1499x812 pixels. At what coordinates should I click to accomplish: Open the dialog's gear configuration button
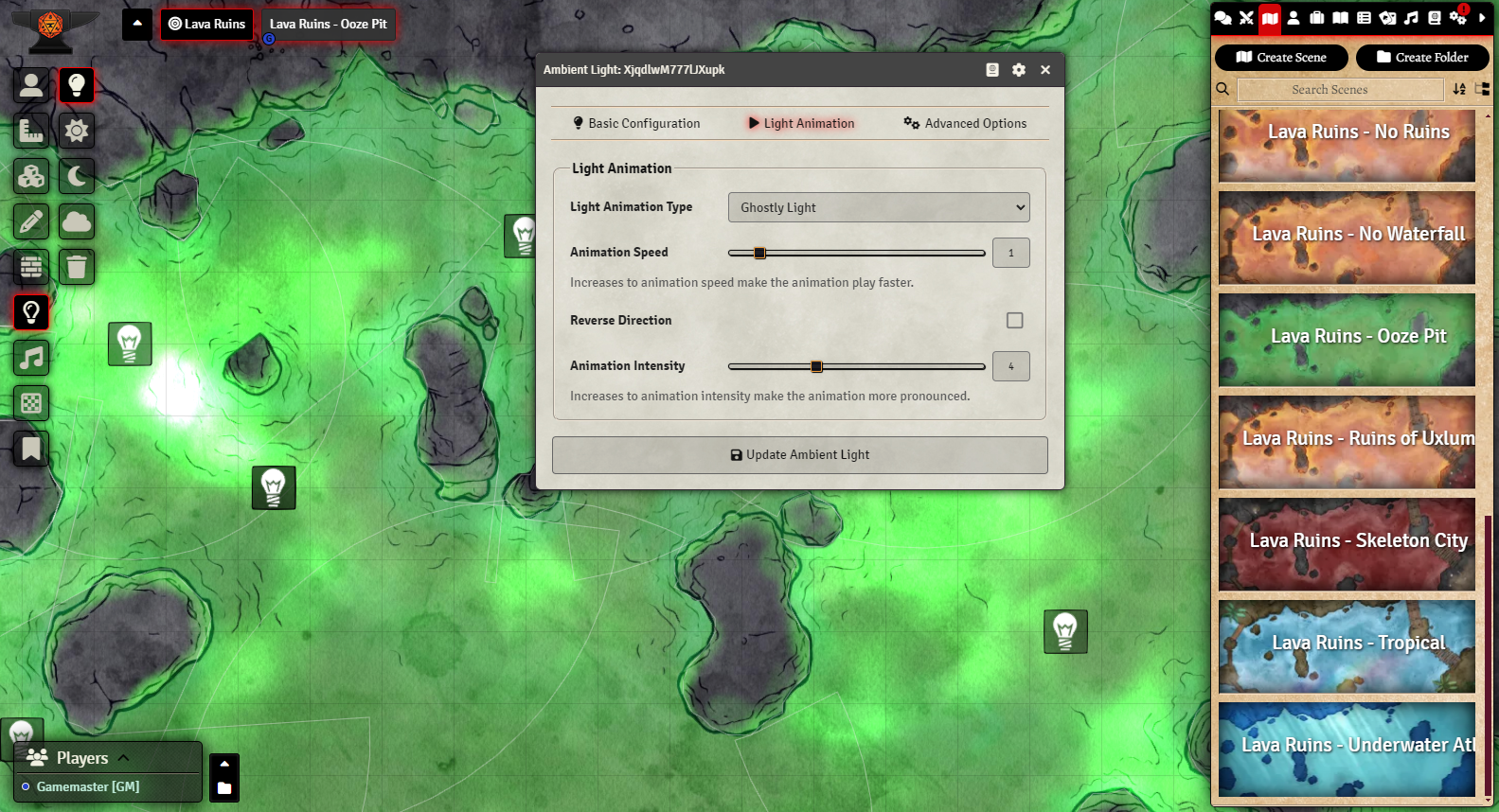point(1019,70)
